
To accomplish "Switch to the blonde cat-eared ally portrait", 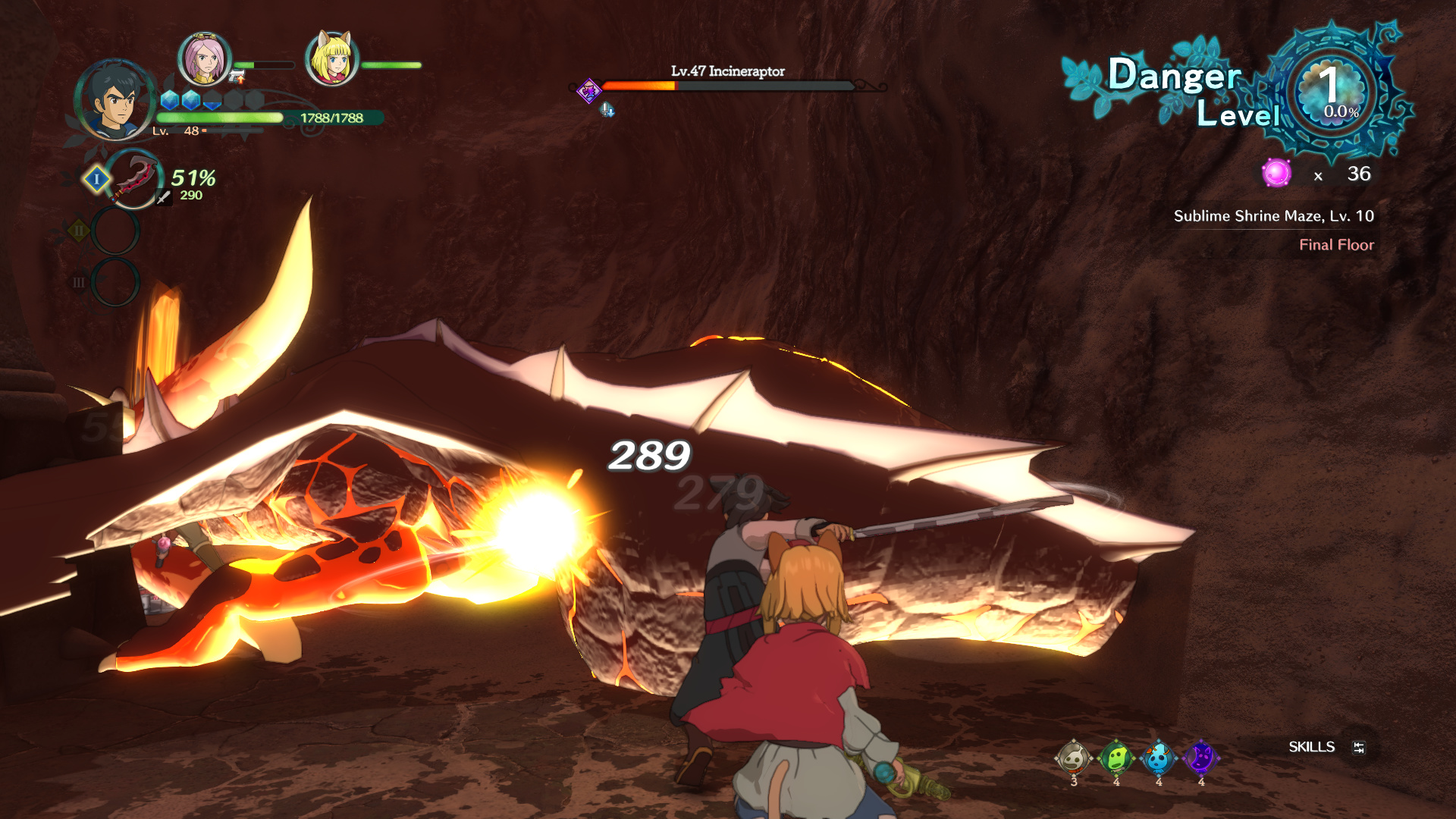I will [x=331, y=58].
